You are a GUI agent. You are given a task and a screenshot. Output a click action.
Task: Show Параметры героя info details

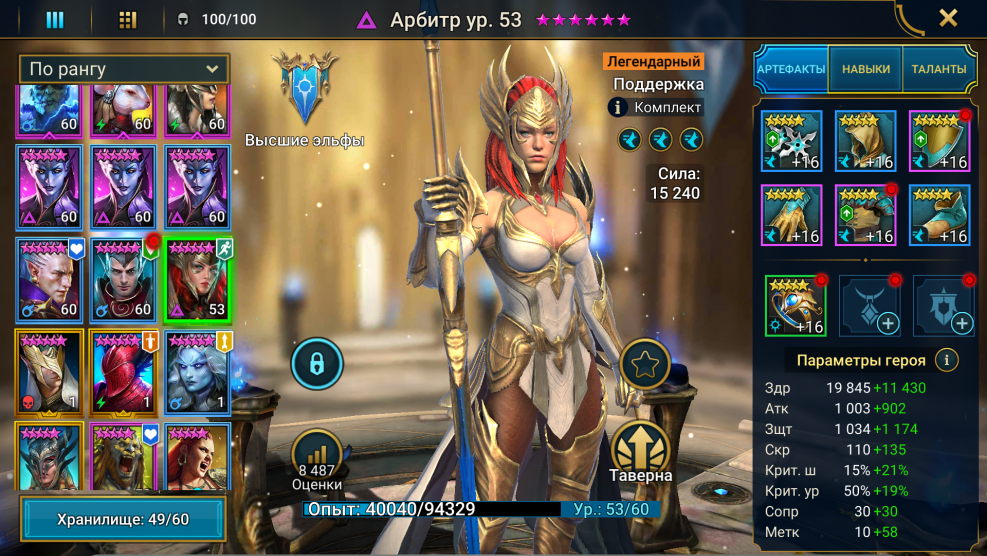coord(945,360)
